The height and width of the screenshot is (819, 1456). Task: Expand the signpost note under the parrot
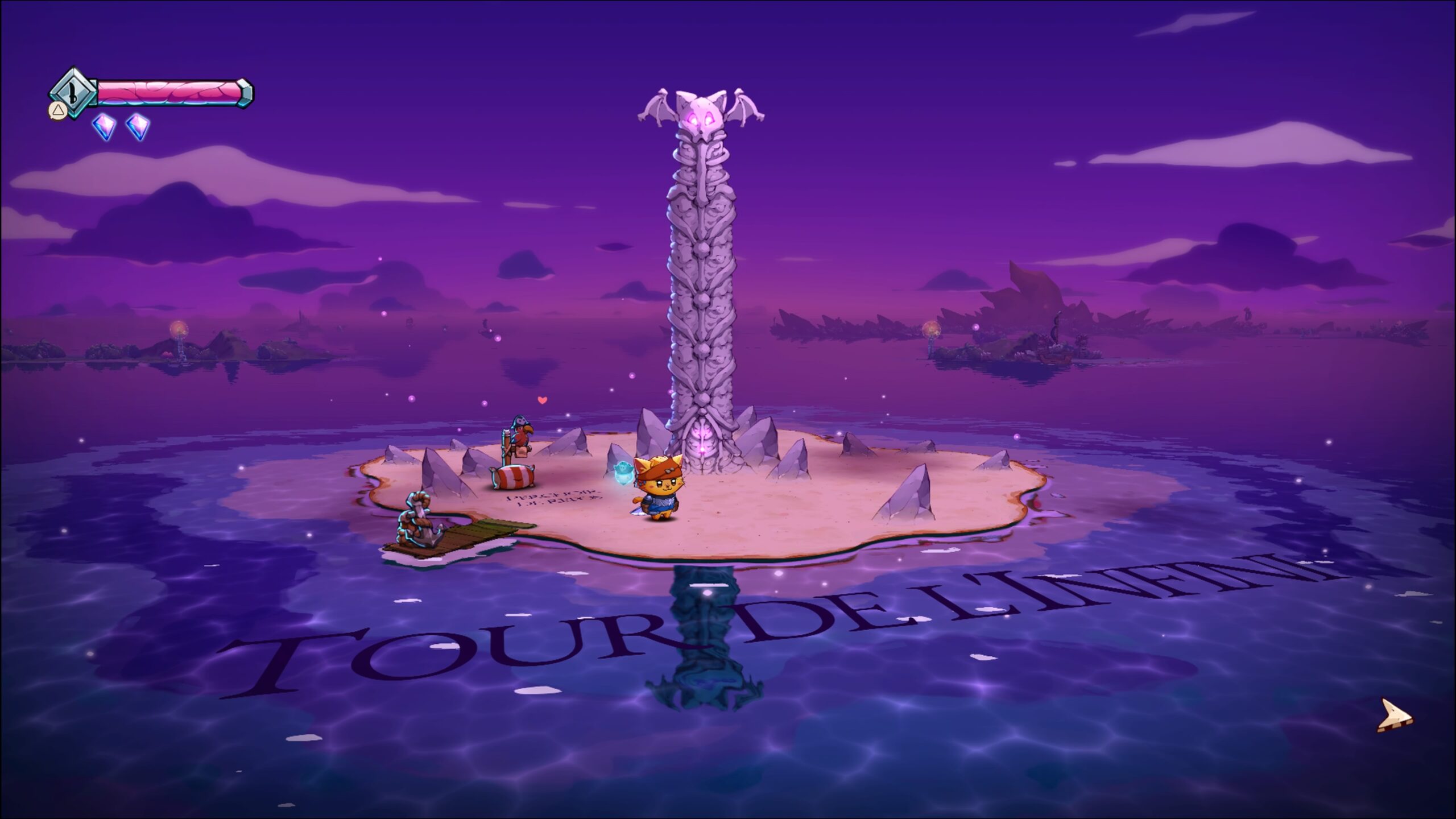pos(522,452)
